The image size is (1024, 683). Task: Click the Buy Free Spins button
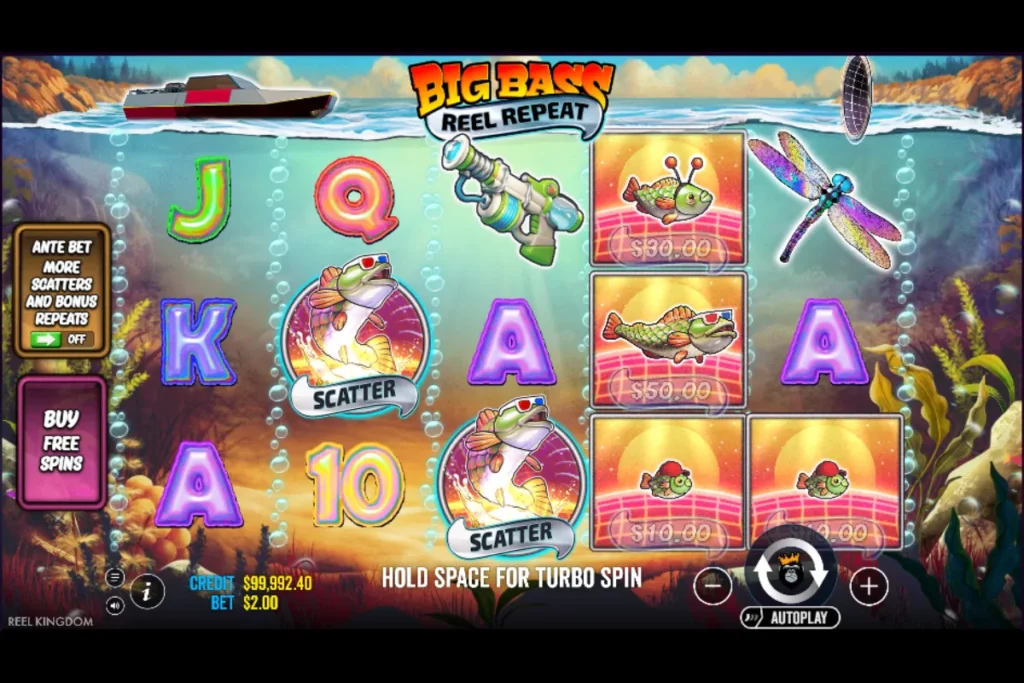click(x=62, y=441)
